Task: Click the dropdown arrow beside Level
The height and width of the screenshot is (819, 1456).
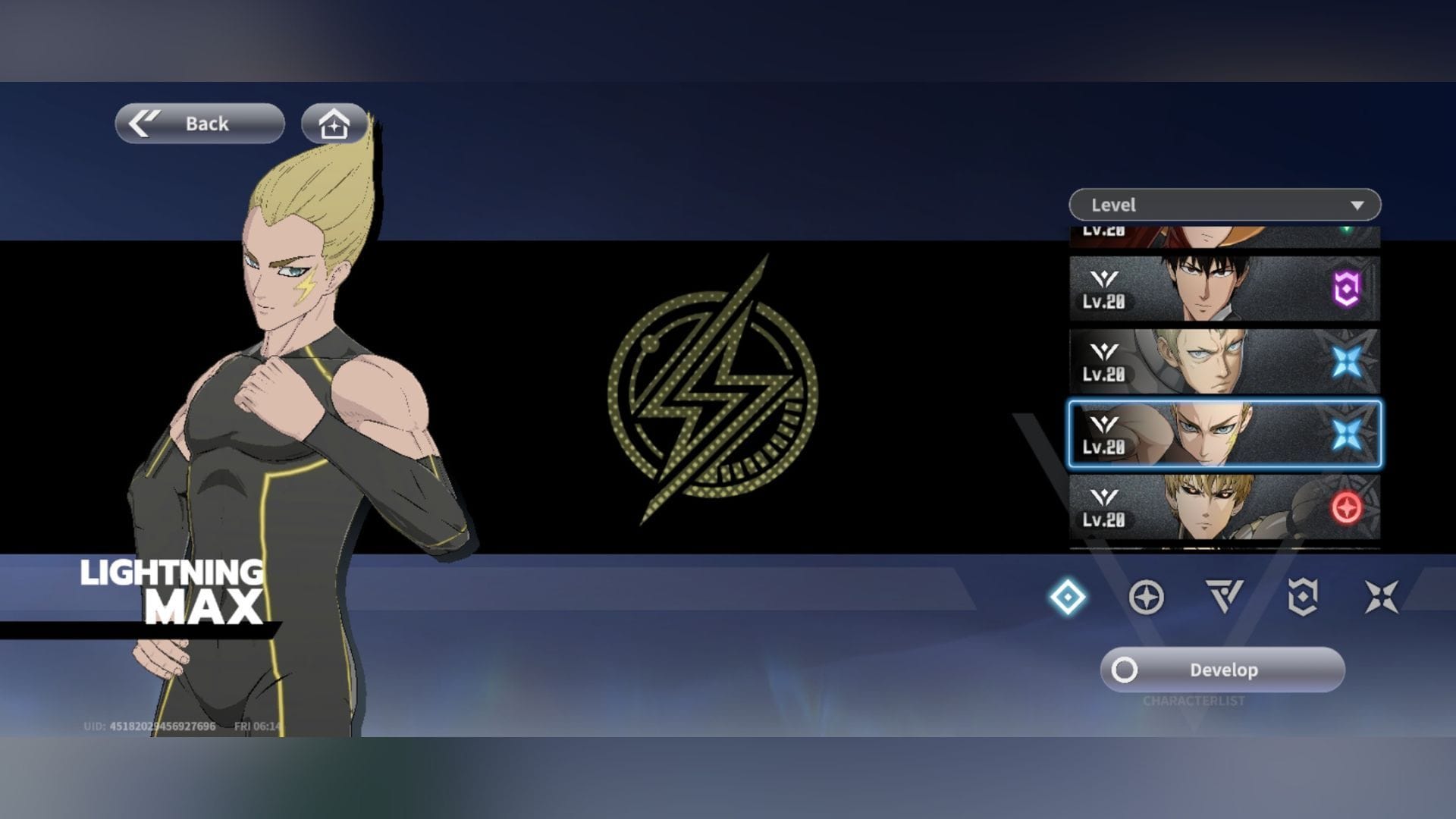Action: click(x=1360, y=205)
